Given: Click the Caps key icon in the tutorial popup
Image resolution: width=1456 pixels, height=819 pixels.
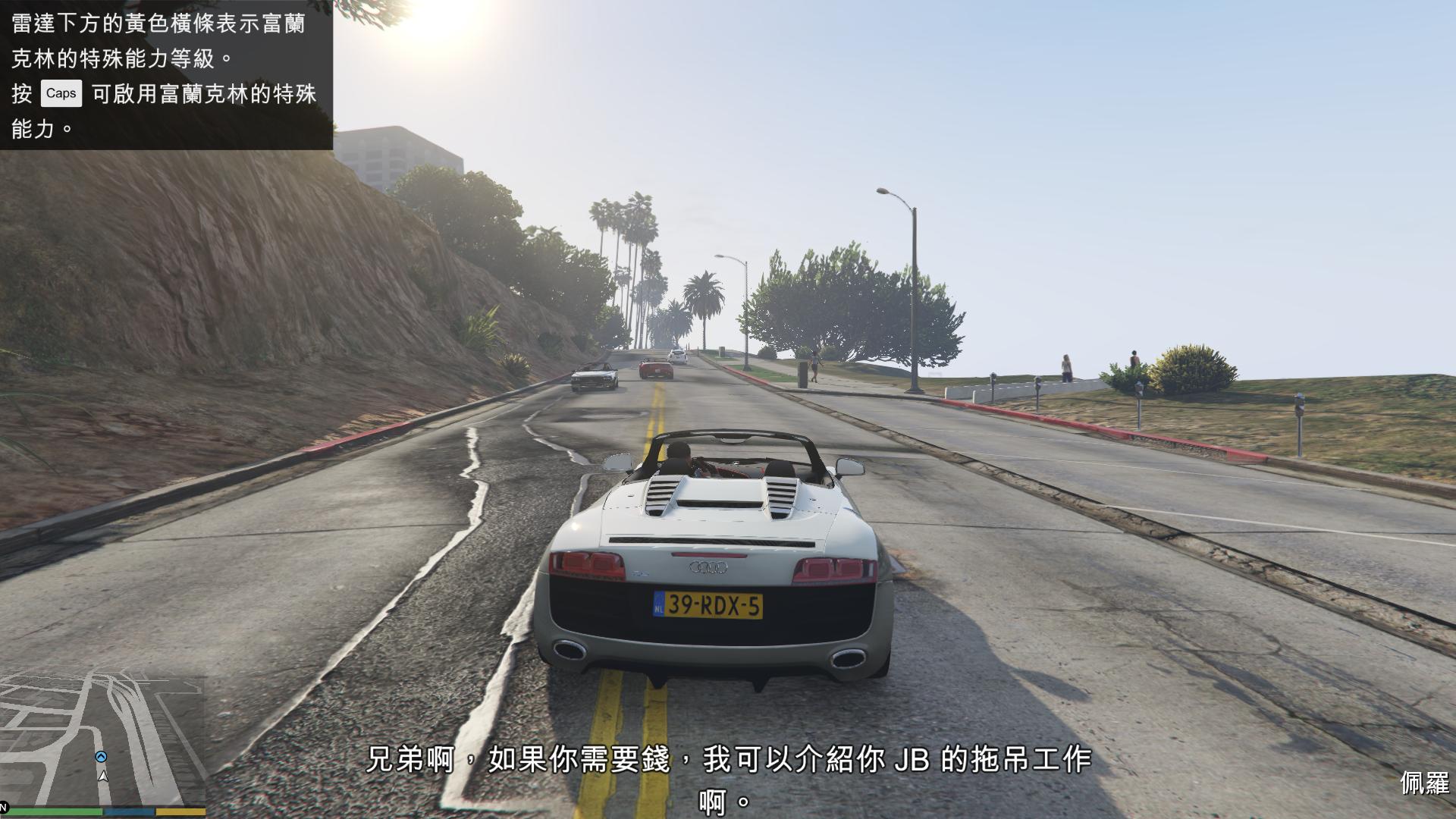Looking at the screenshot, I should [61, 93].
